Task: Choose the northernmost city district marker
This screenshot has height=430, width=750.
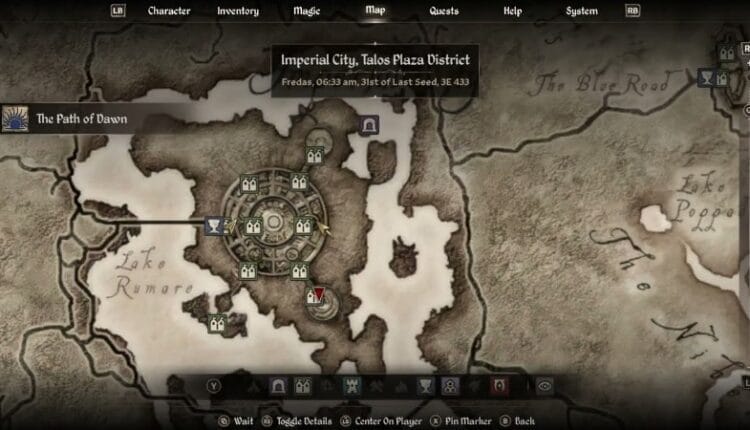Action: (x=314, y=155)
